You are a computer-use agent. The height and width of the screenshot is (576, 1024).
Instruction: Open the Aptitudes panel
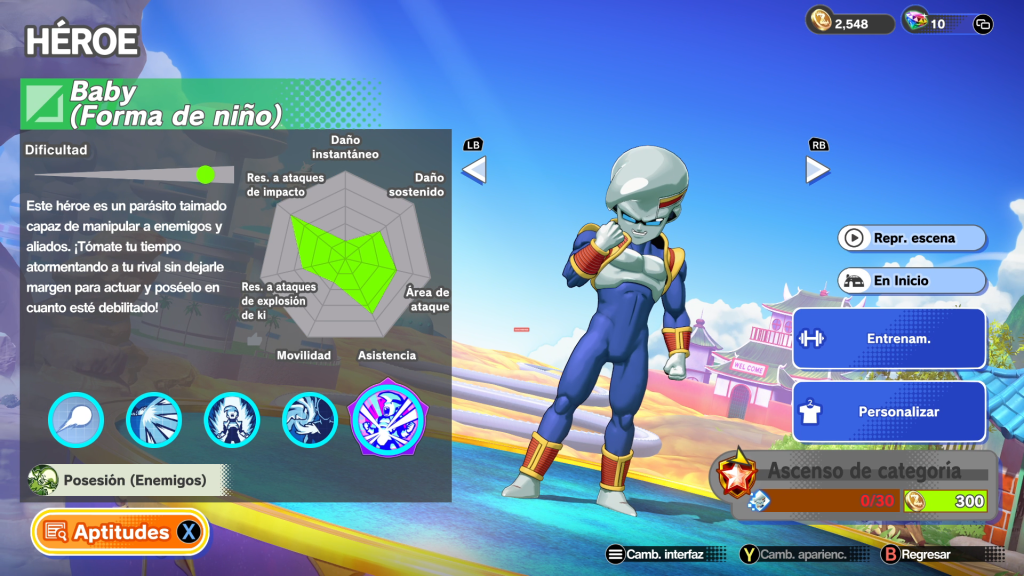[120, 532]
